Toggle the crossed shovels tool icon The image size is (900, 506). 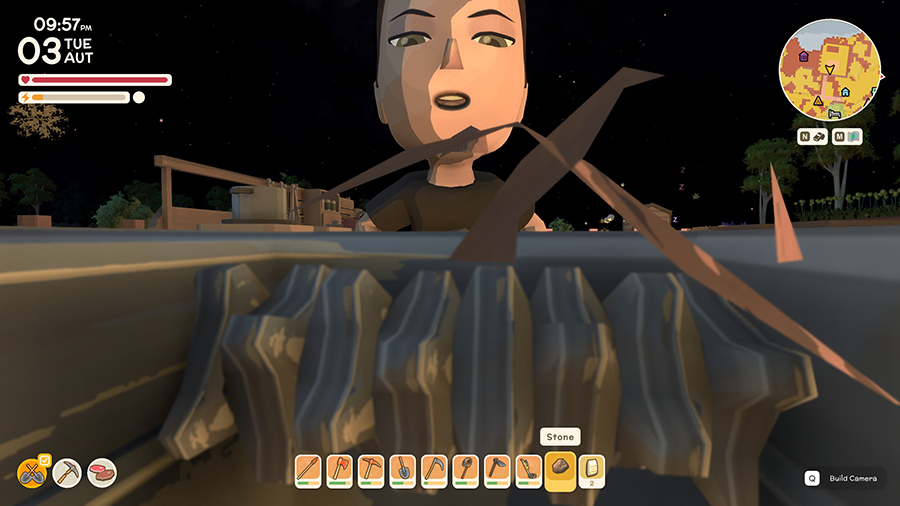(33, 472)
